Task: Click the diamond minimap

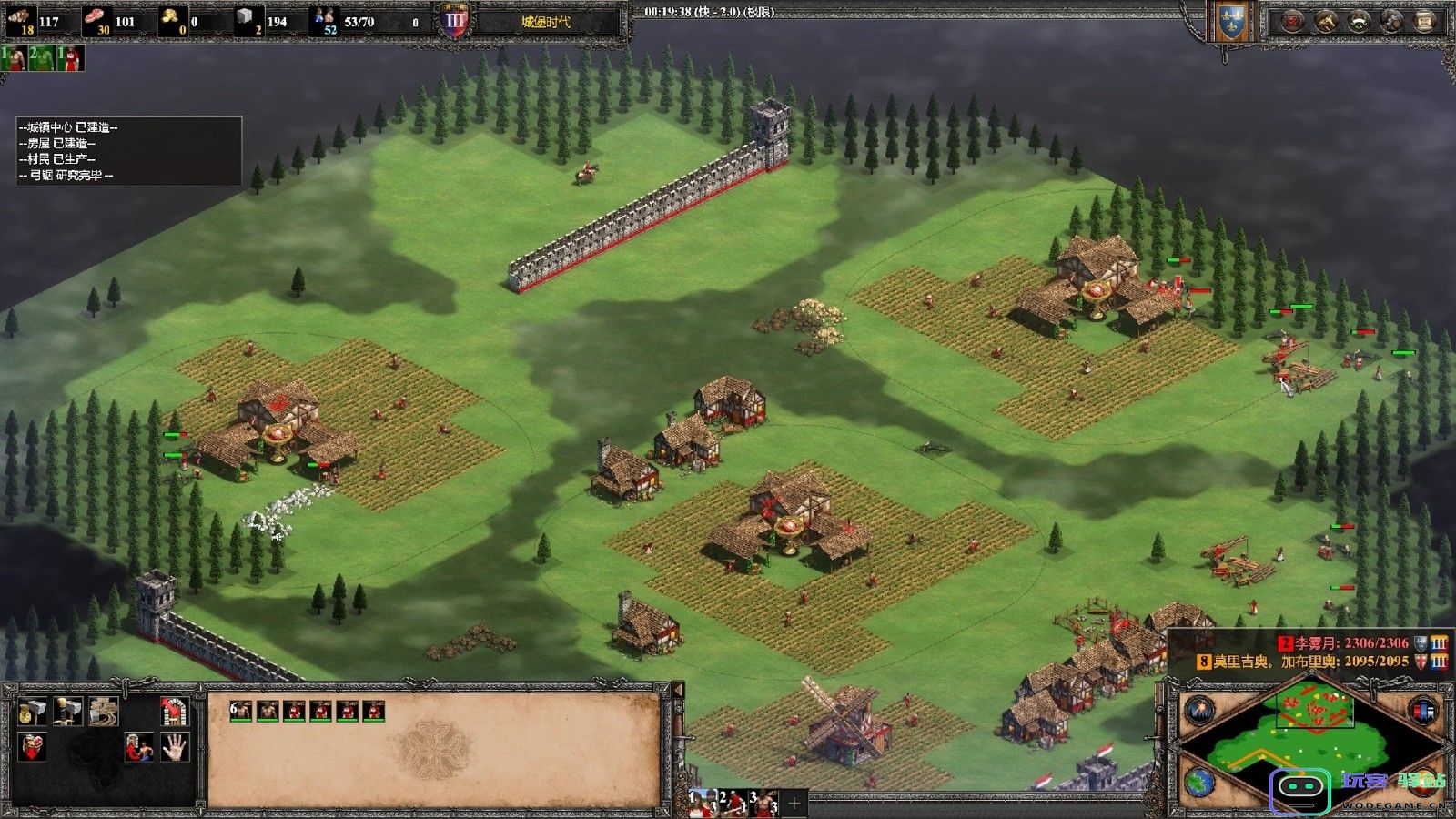Action: click(x=1310, y=746)
